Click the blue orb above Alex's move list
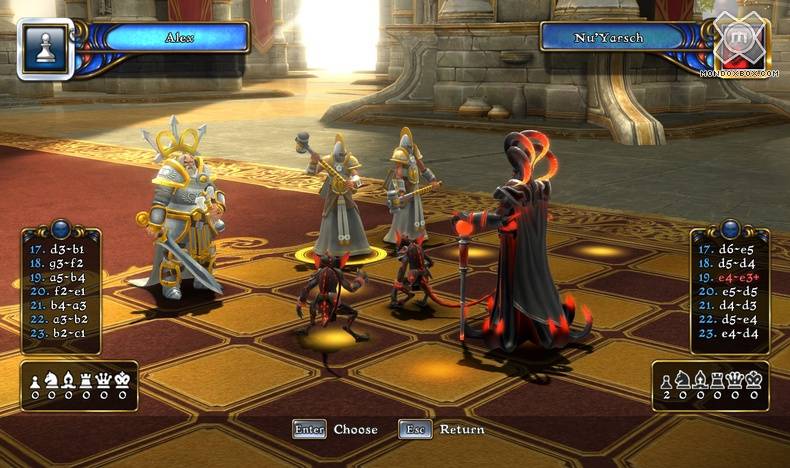The height and width of the screenshot is (468, 790). tap(59, 228)
